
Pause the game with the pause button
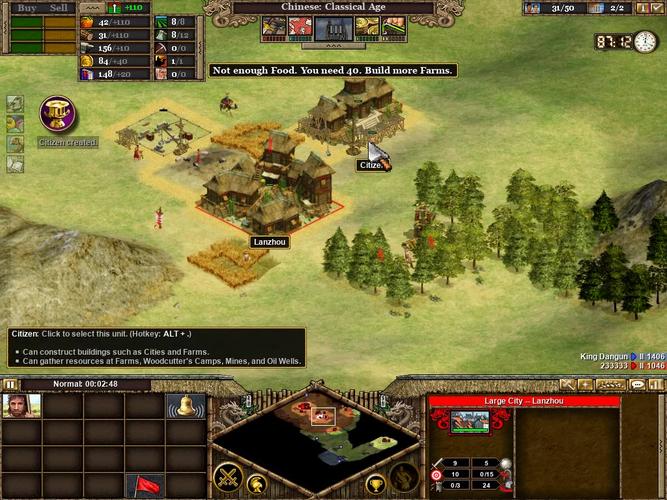coord(9,384)
